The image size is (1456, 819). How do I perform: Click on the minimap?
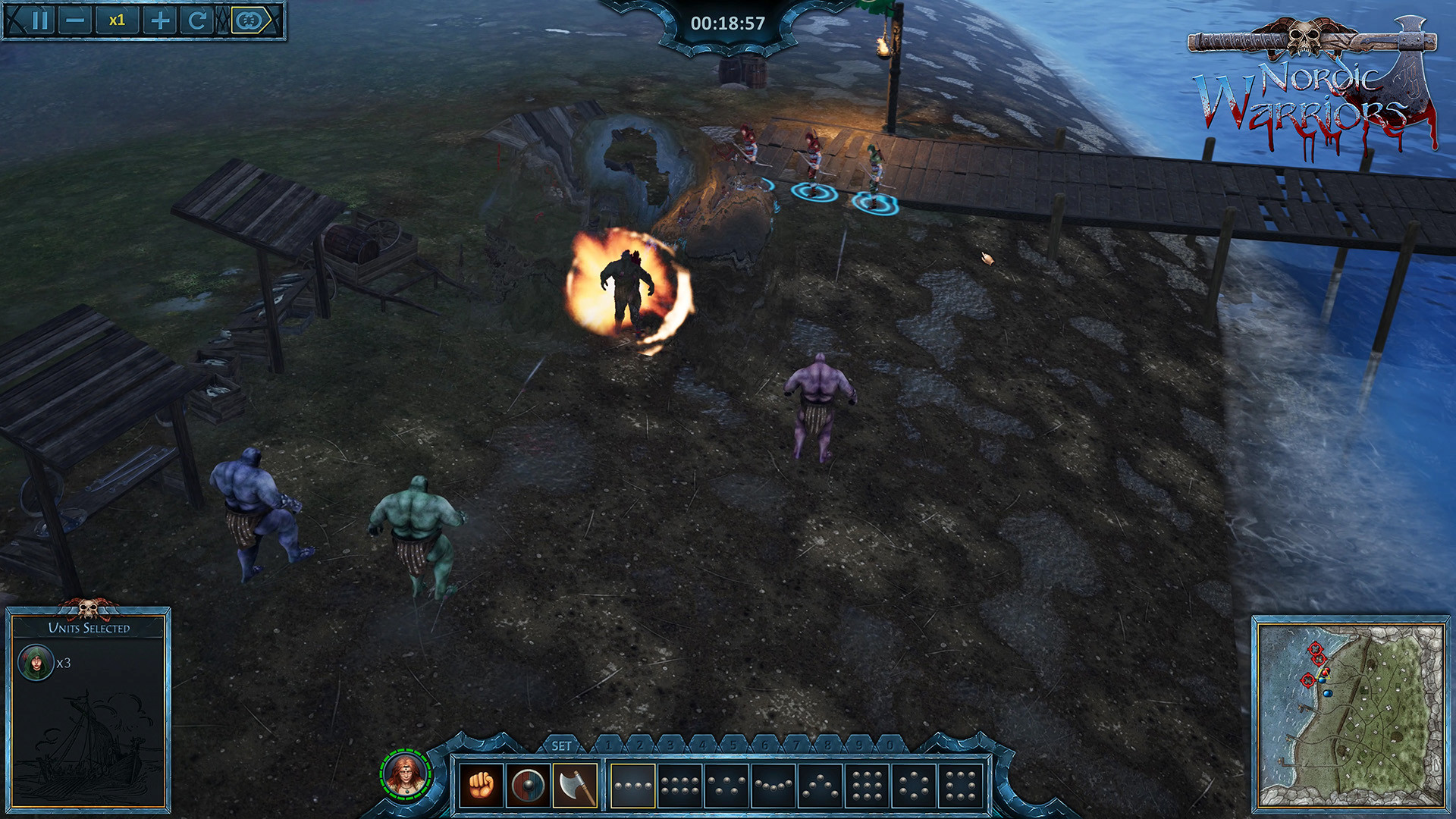click(x=1350, y=714)
